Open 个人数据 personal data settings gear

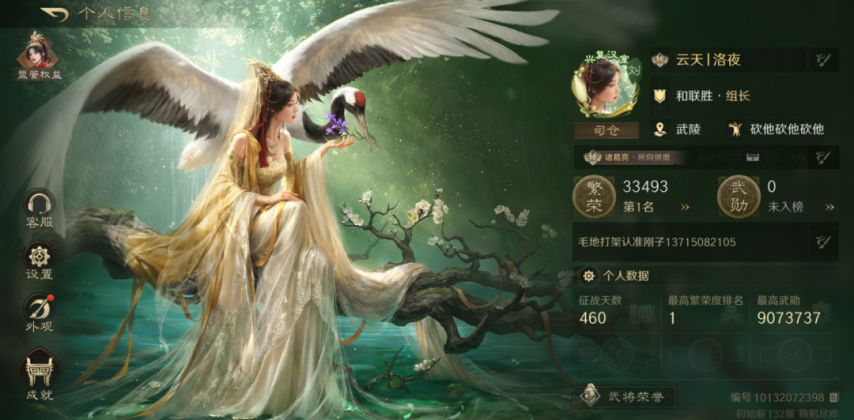[x=588, y=276]
